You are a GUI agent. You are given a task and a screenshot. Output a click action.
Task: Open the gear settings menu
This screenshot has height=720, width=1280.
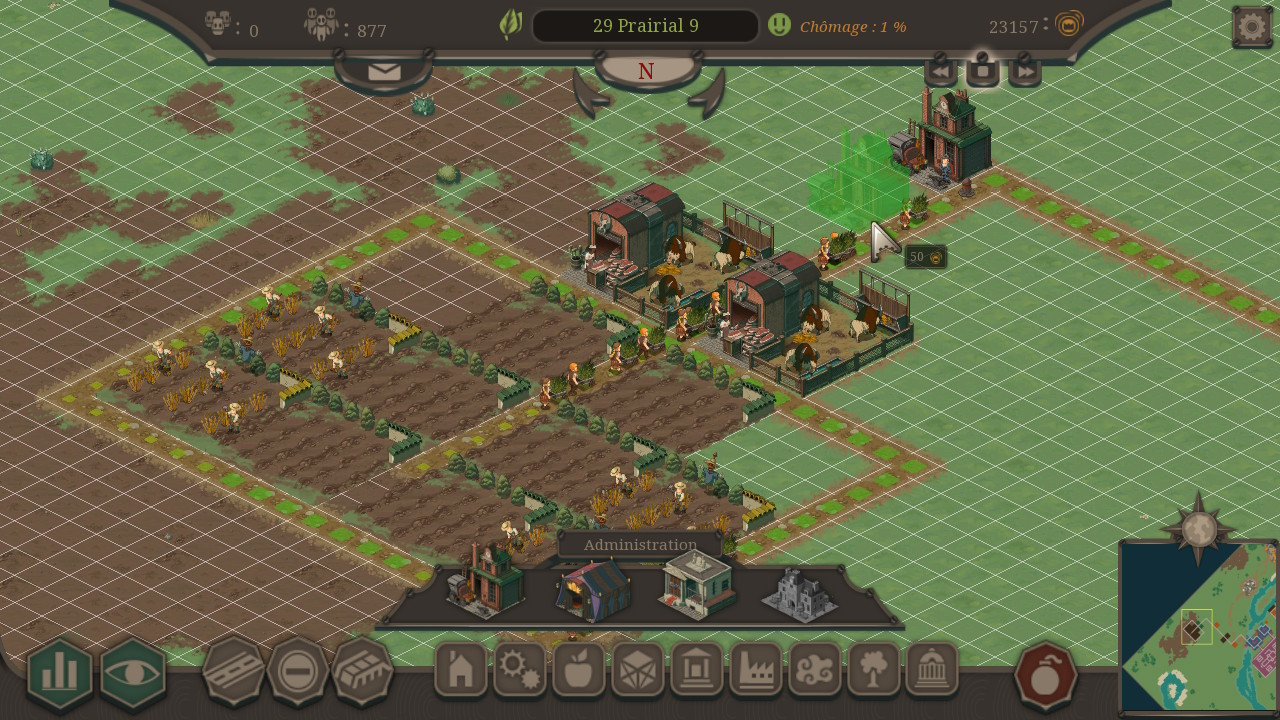click(1251, 27)
